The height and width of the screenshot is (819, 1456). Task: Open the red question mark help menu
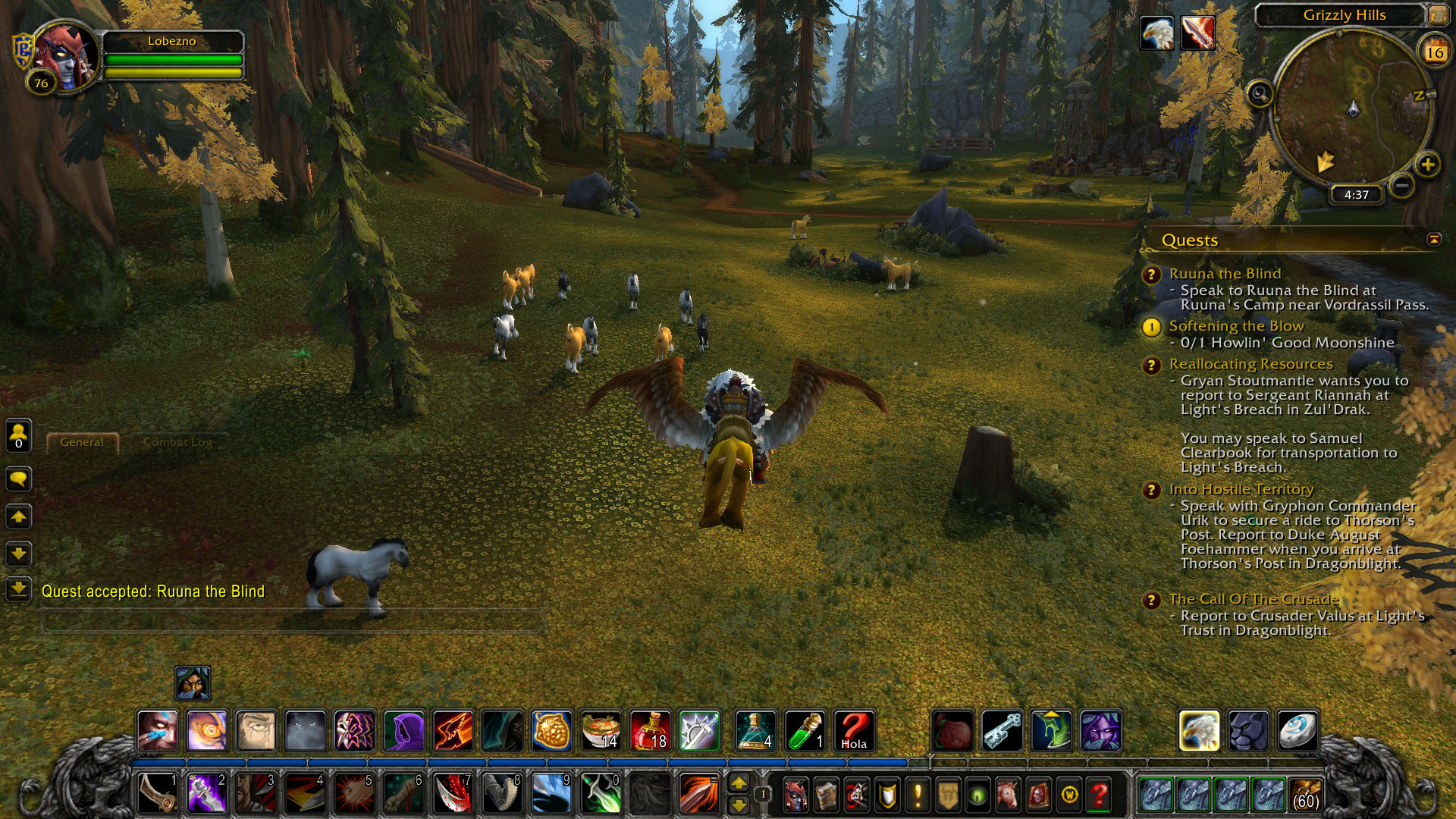click(1099, 795)
